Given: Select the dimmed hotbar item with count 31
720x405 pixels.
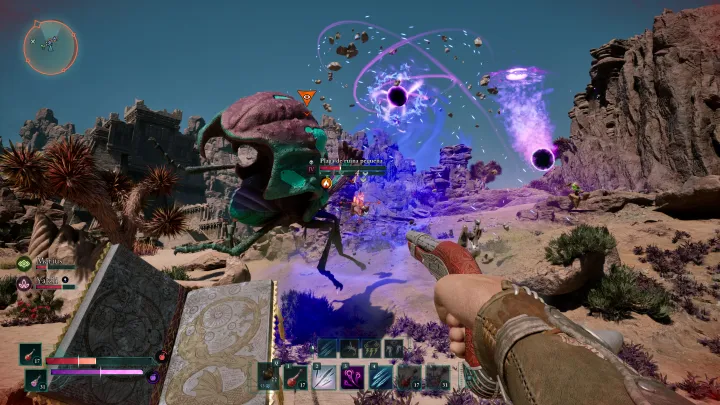Looking at the screenshot, I should click(x=438, y=376).
